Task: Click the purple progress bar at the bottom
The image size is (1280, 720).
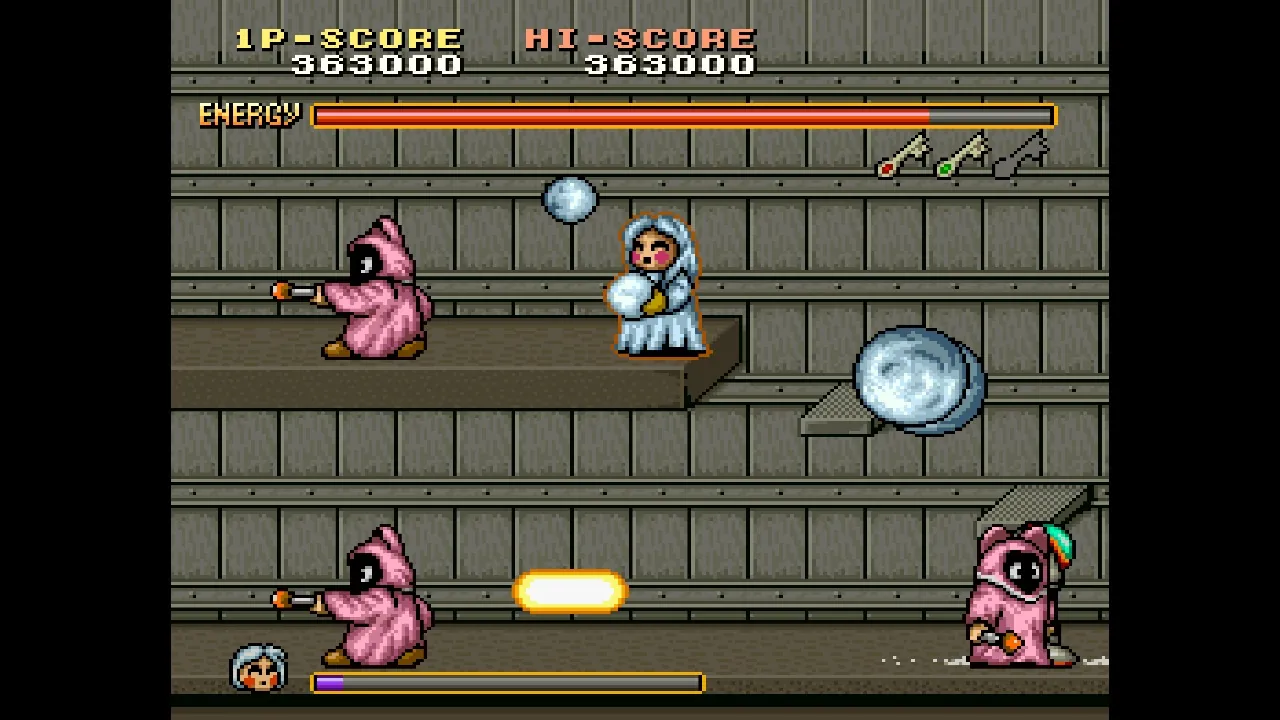Action: click(330, 683)
